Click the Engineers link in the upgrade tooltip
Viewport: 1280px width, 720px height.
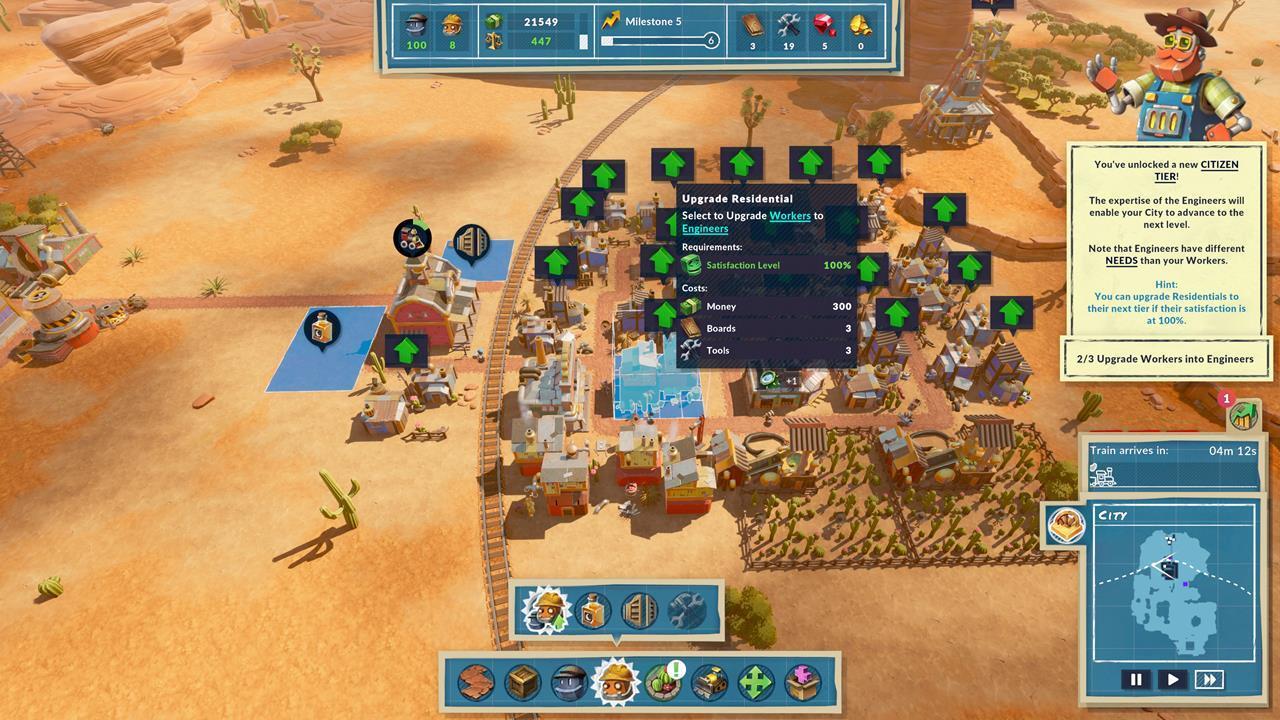tap(704, 228)
